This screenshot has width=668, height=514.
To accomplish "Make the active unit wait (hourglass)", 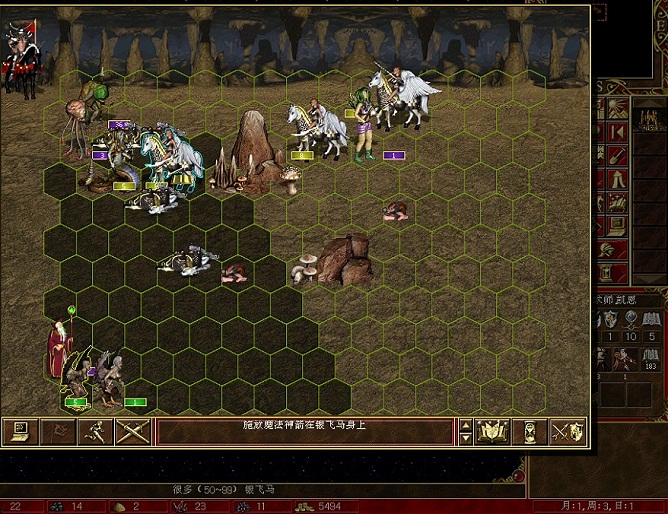I will click(x=530, y=431).
